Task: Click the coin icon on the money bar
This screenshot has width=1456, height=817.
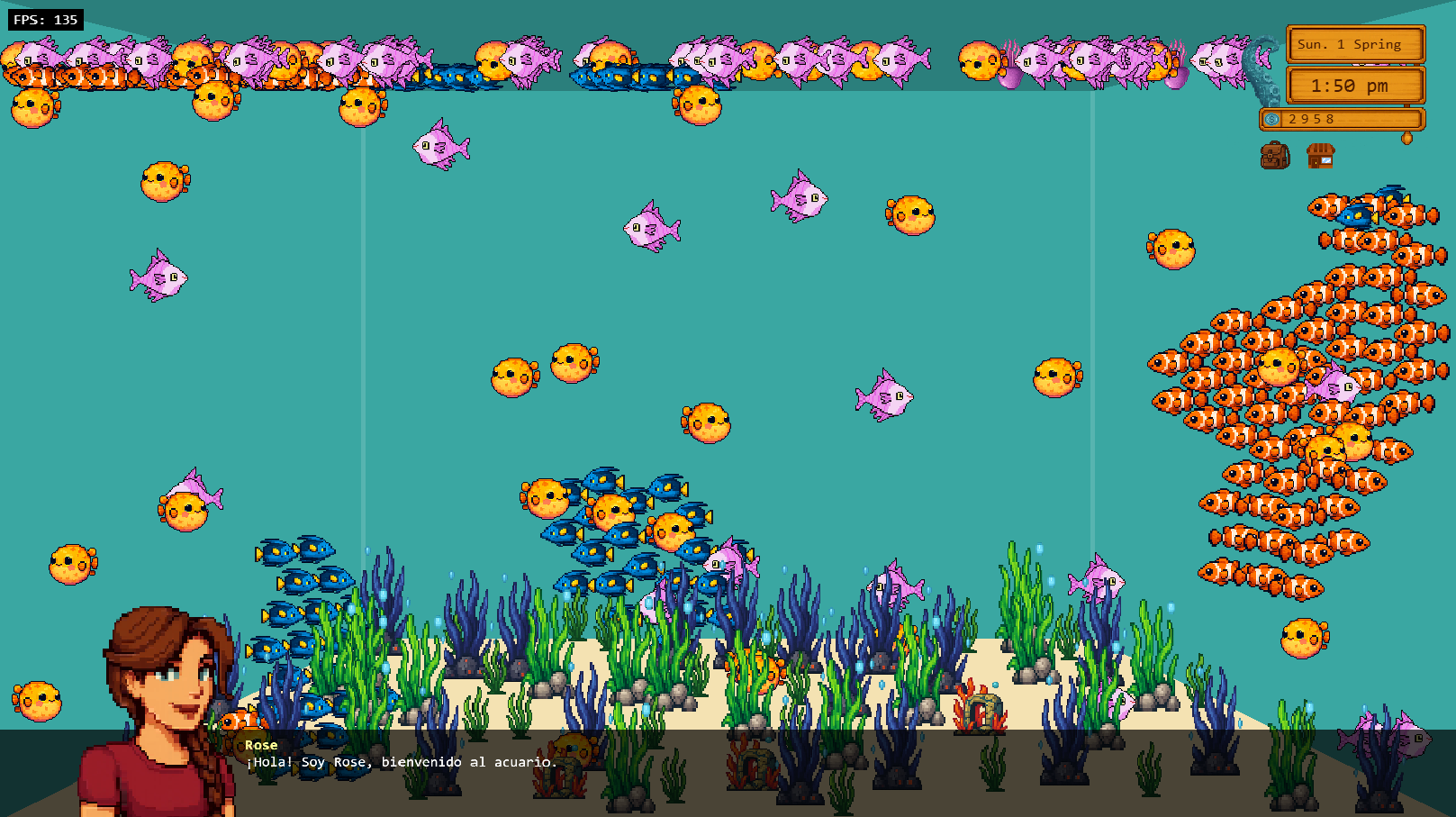Action: click(1271, 119)
